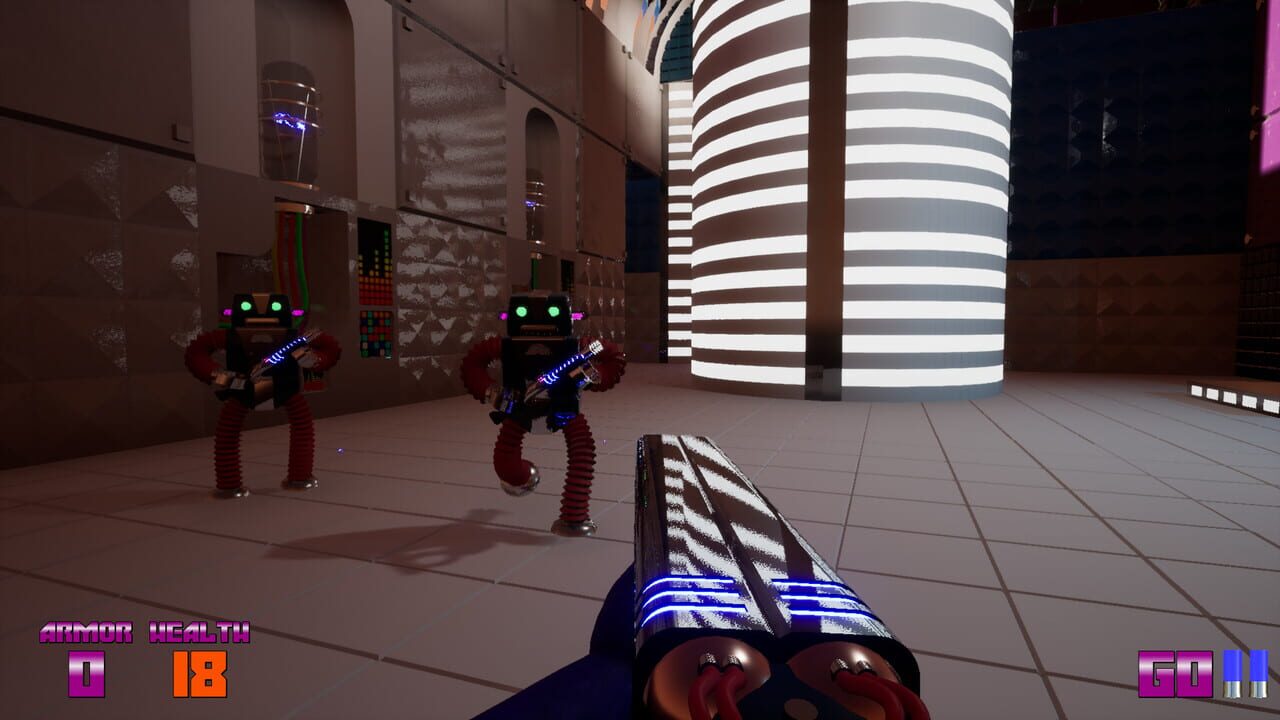Click the right shotgun shell ammo icon
The image size is (1280, 720).
click(1259, 674)
